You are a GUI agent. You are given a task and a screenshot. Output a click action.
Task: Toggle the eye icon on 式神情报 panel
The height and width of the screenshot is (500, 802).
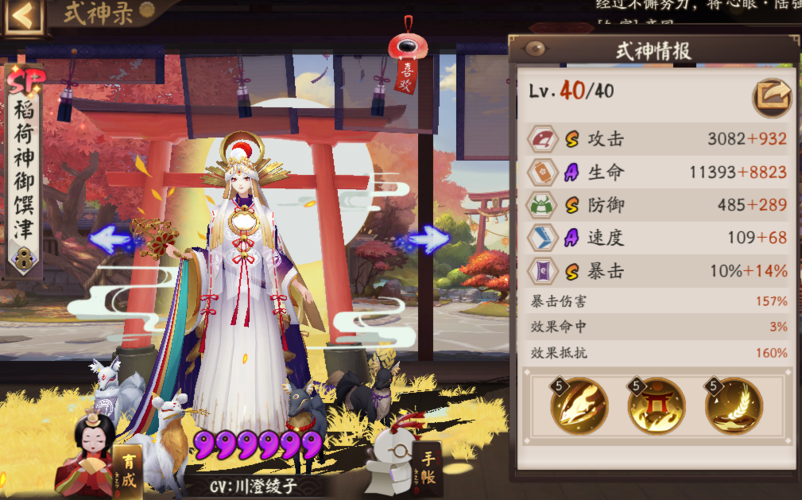click(x=535, y=48)
